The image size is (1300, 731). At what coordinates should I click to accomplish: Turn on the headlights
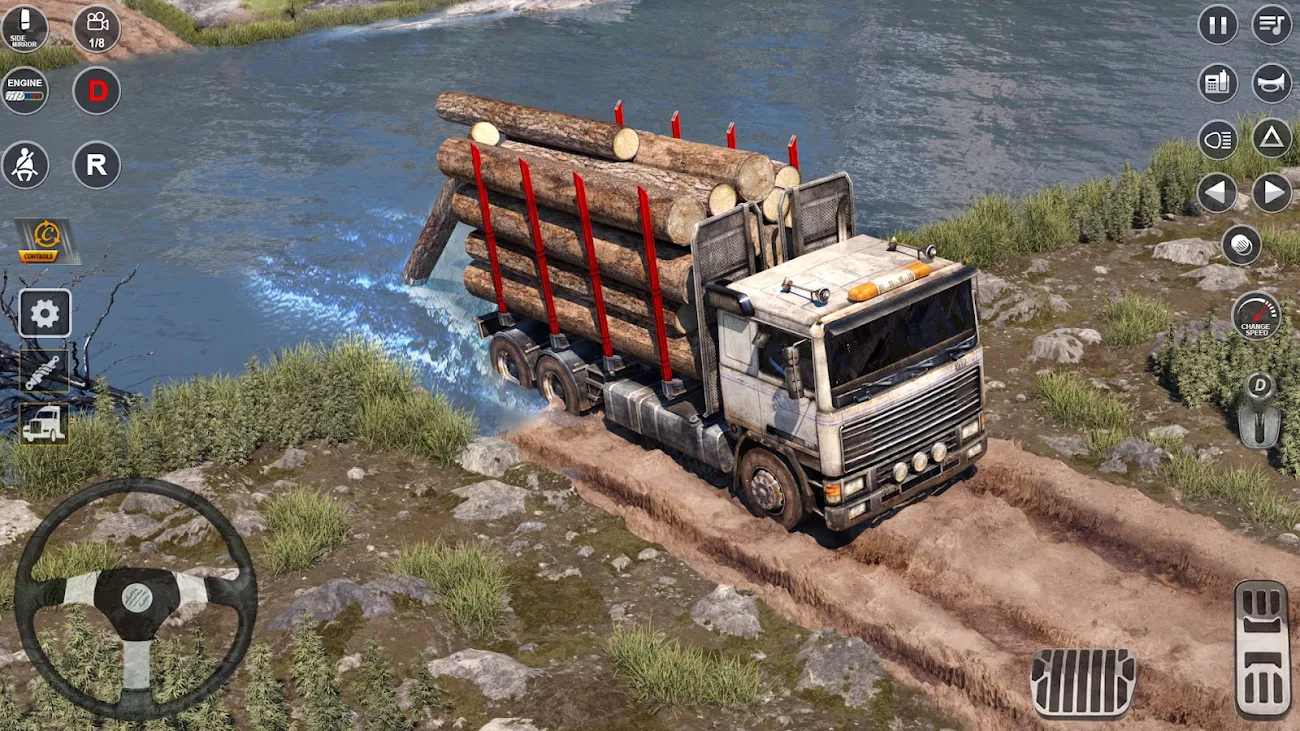(x=1216, y=139)
